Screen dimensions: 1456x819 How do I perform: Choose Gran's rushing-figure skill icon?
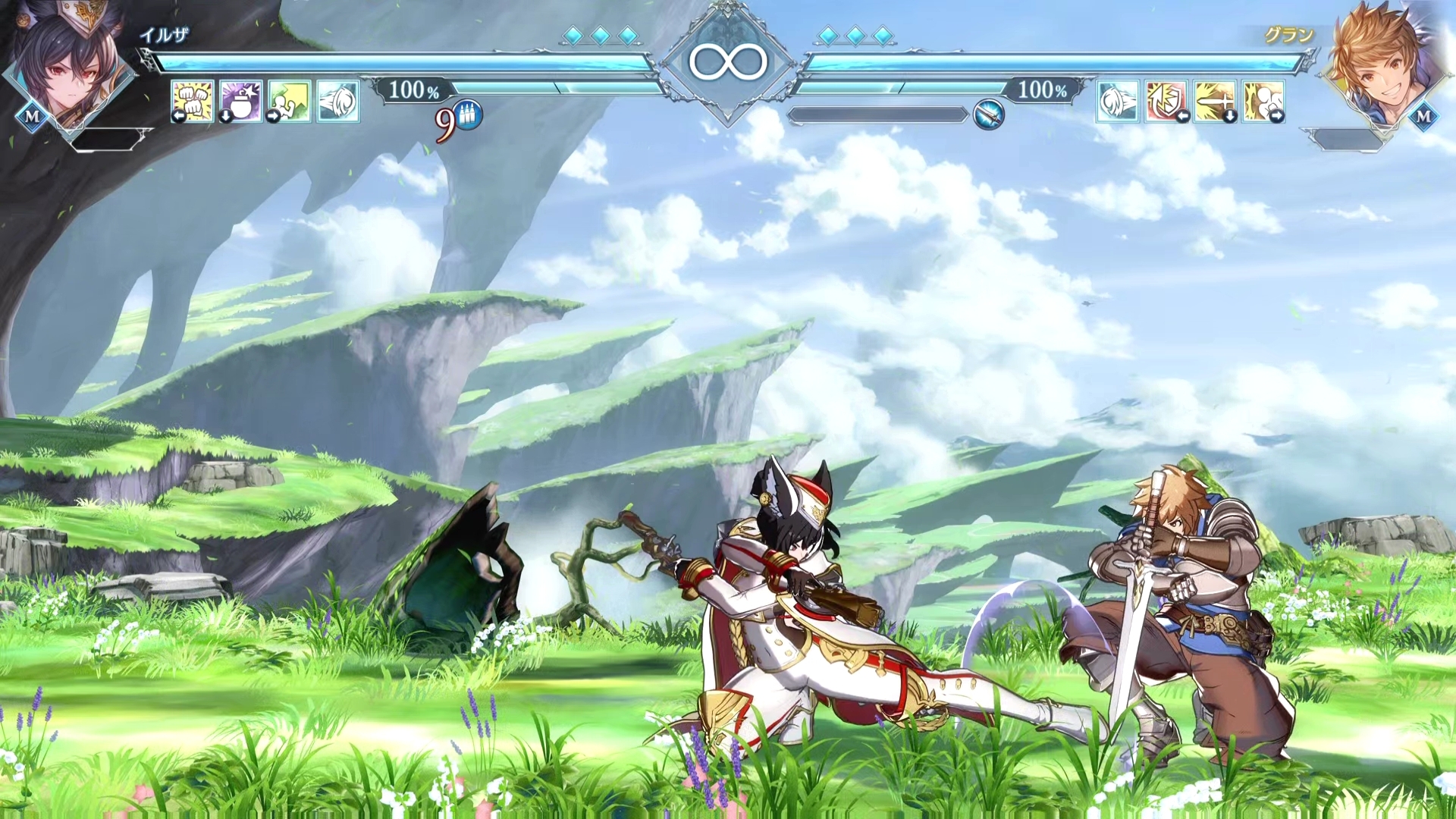tap(1263, 100)
